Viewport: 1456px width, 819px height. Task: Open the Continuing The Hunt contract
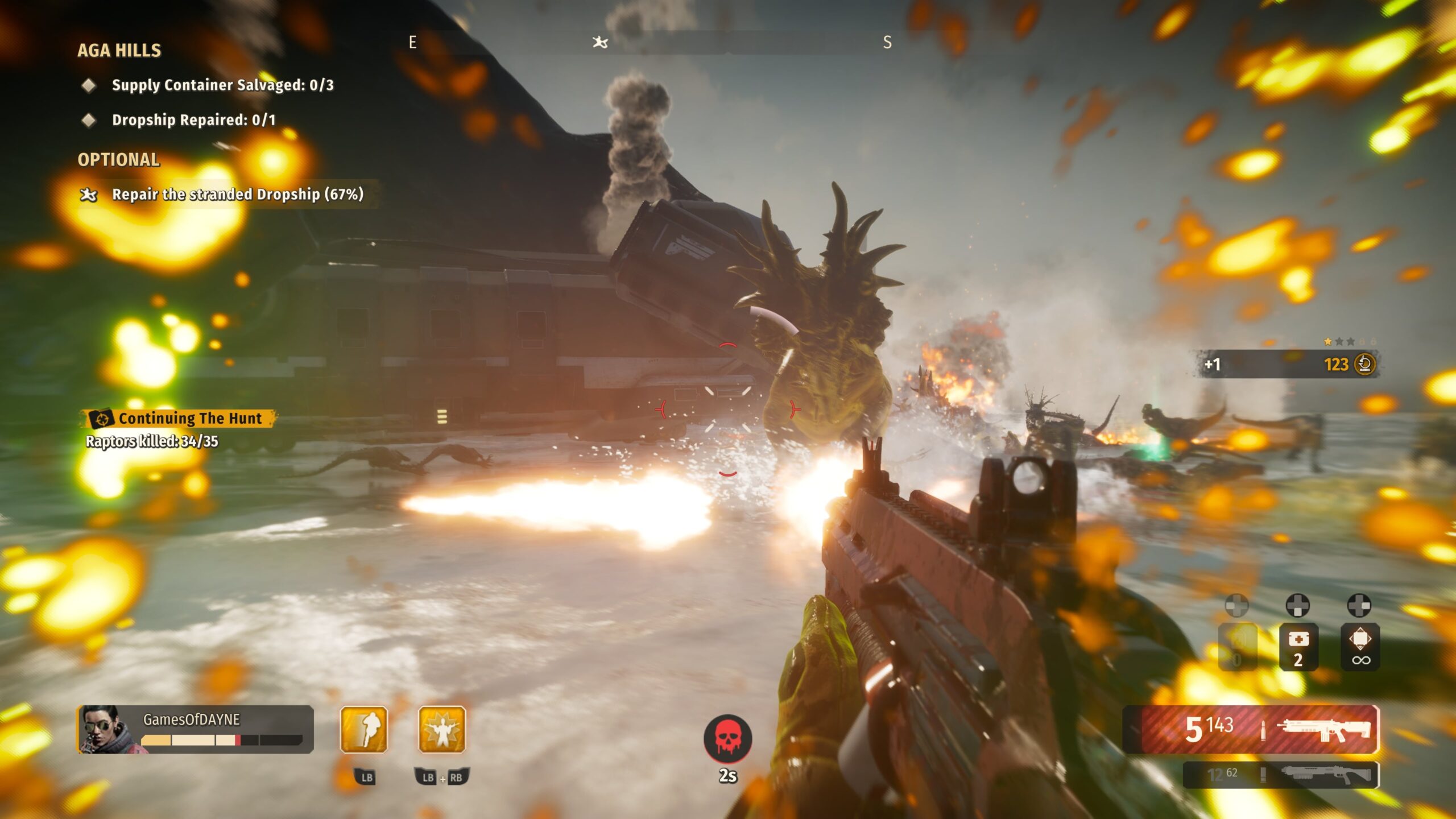(189, 419)
